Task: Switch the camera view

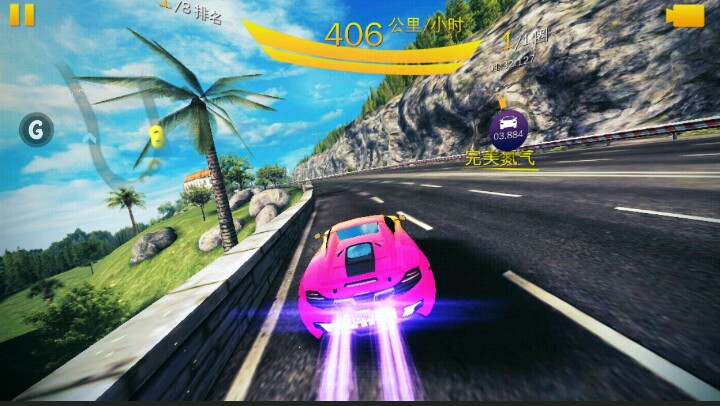Action: (685, 15)
